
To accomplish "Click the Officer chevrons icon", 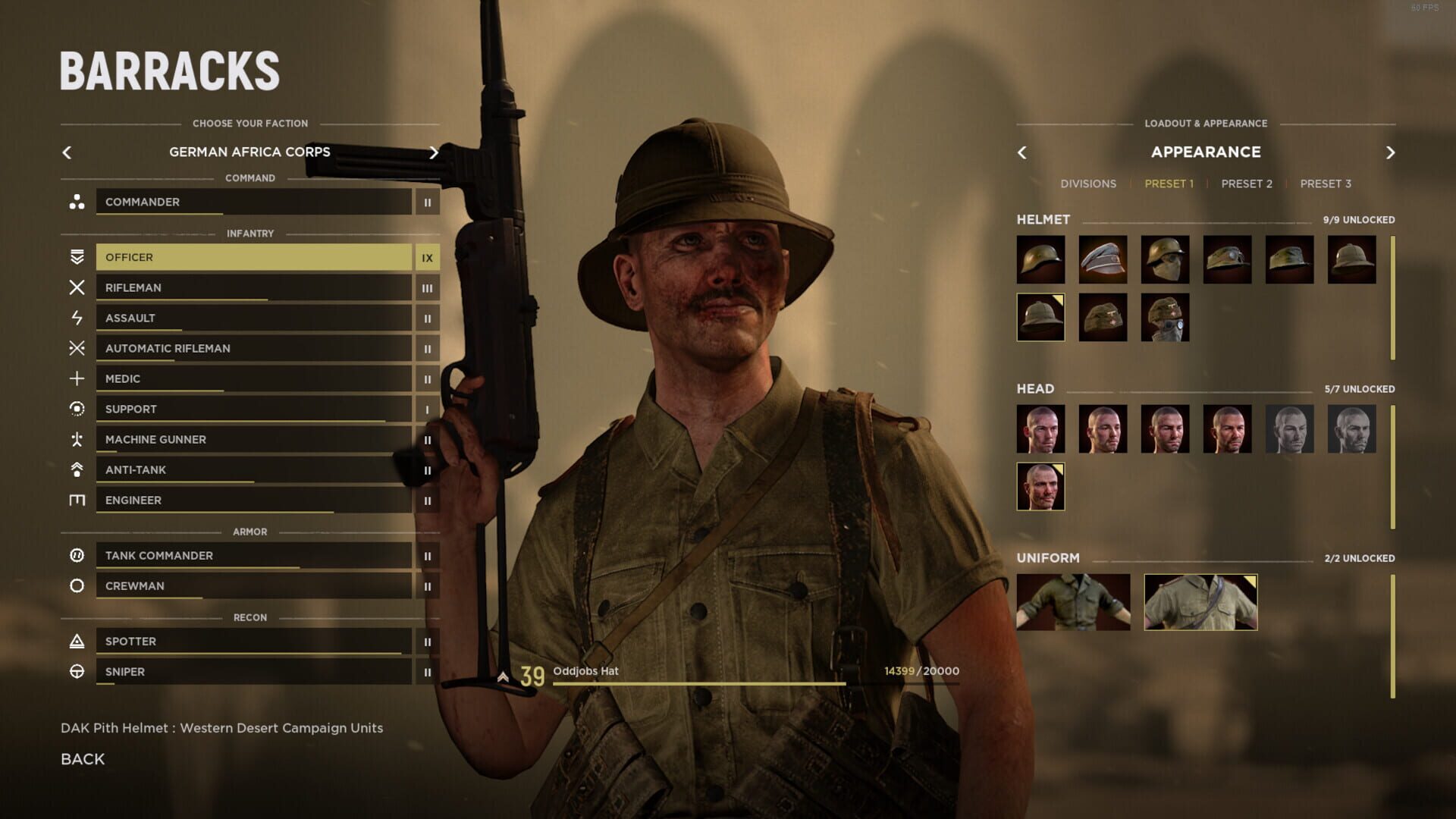I will [77, 257].
